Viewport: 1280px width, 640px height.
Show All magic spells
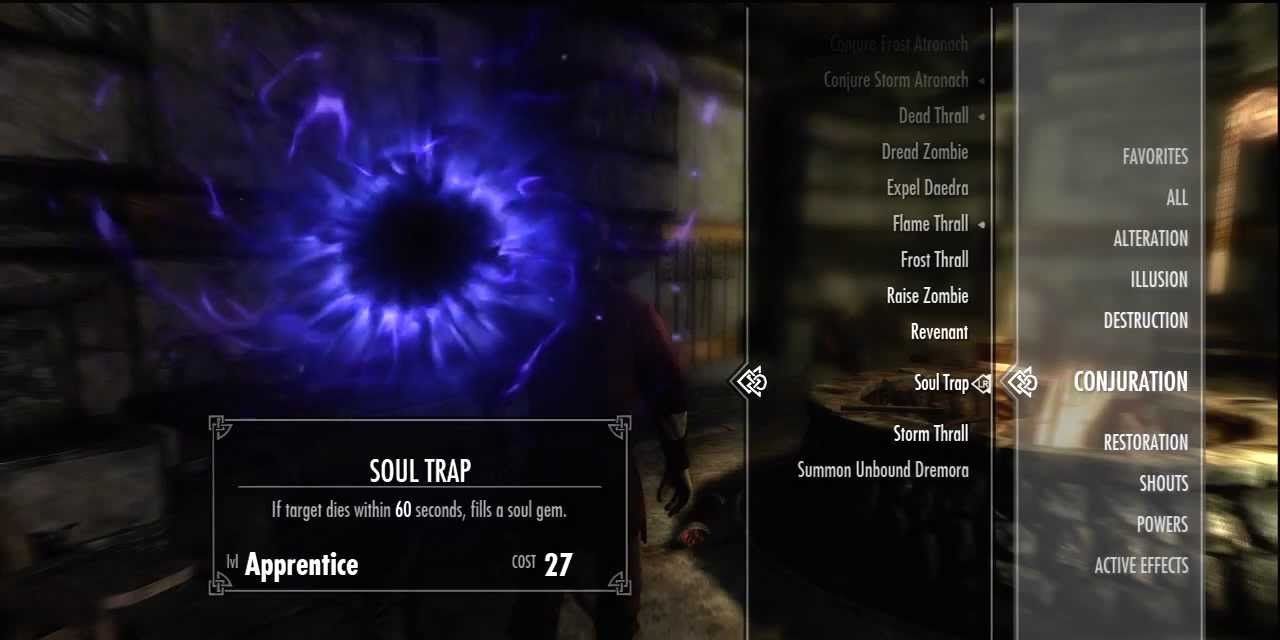[1176, 198]
